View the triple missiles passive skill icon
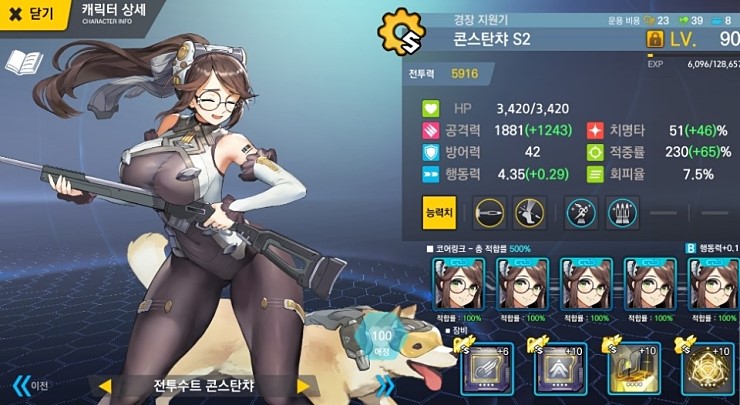 (x=622, y=211)
